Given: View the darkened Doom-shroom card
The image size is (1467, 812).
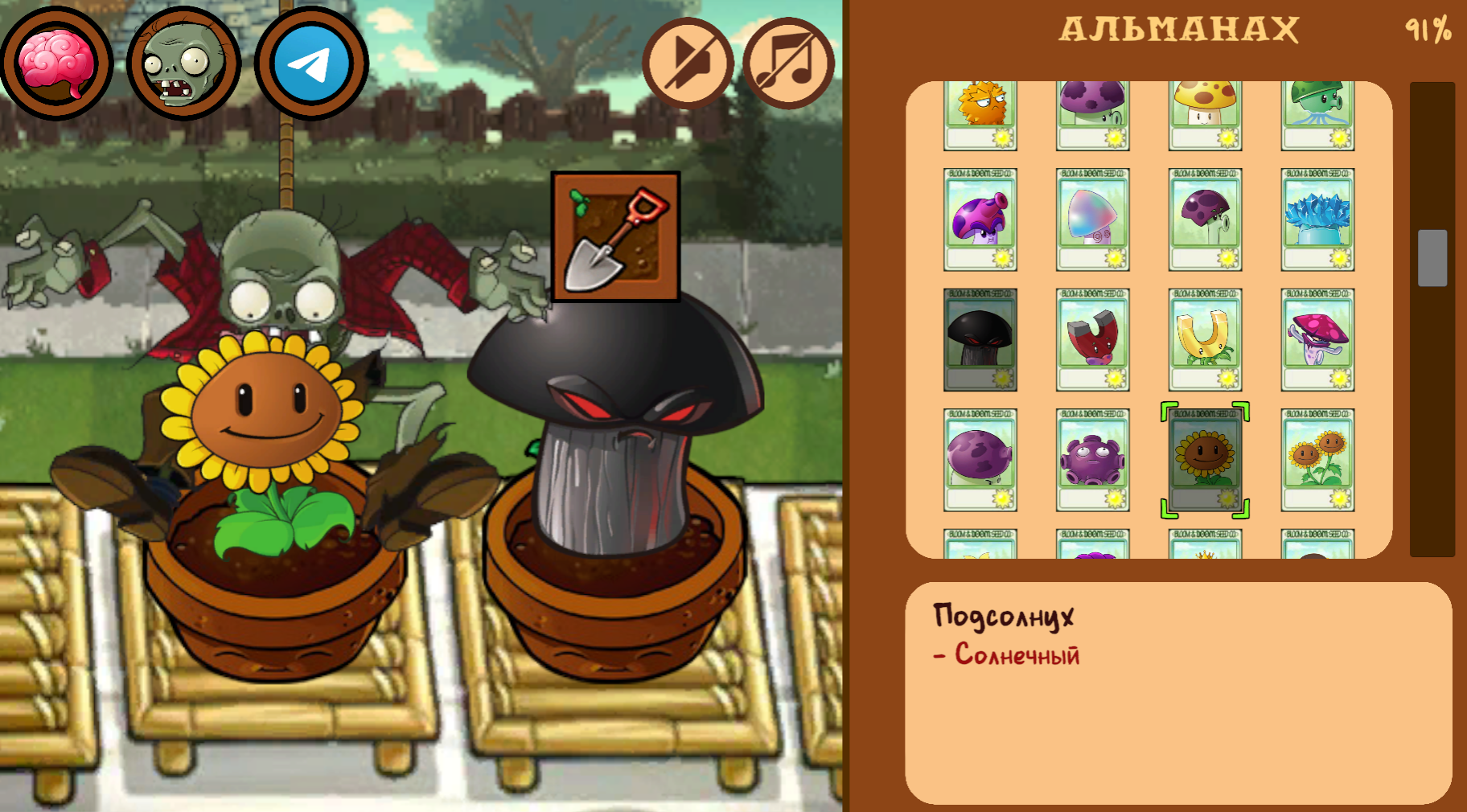Looking at the screenshot, I should click(x=980, y=338).
